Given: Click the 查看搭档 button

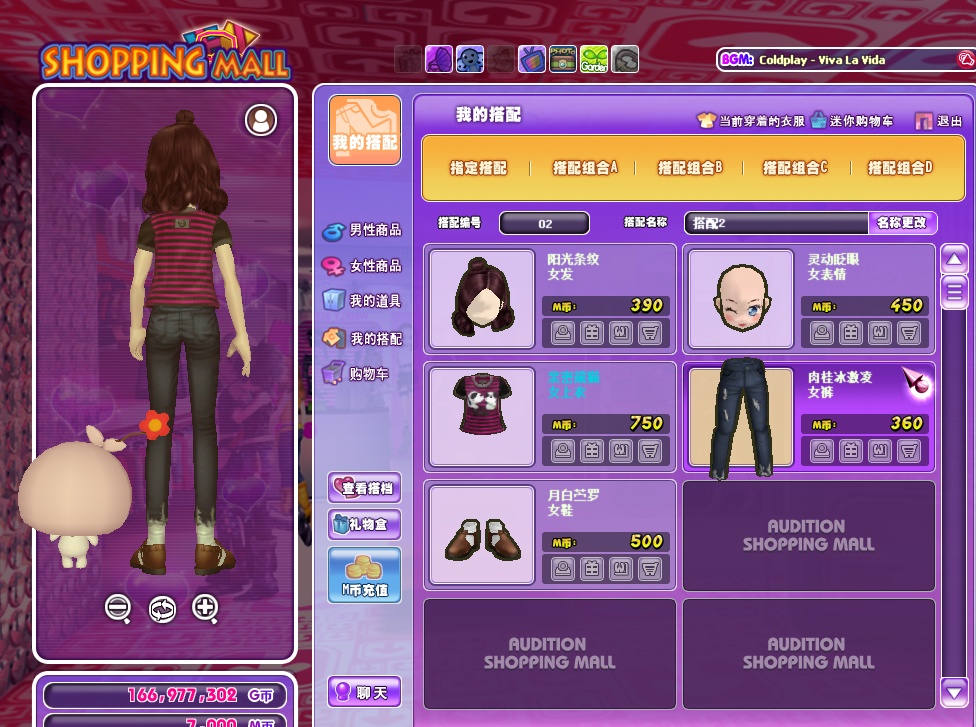Looking at the screenshot, I should tap(365, 488).
